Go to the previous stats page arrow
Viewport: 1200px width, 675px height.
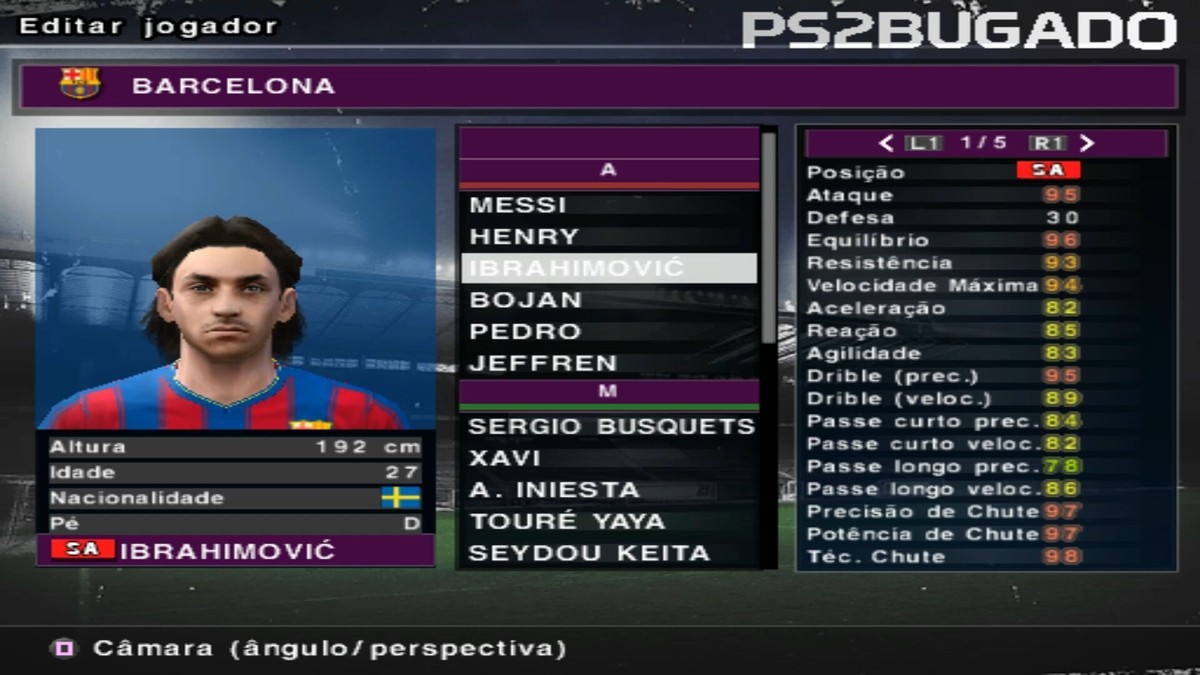(x=886, y=143)
